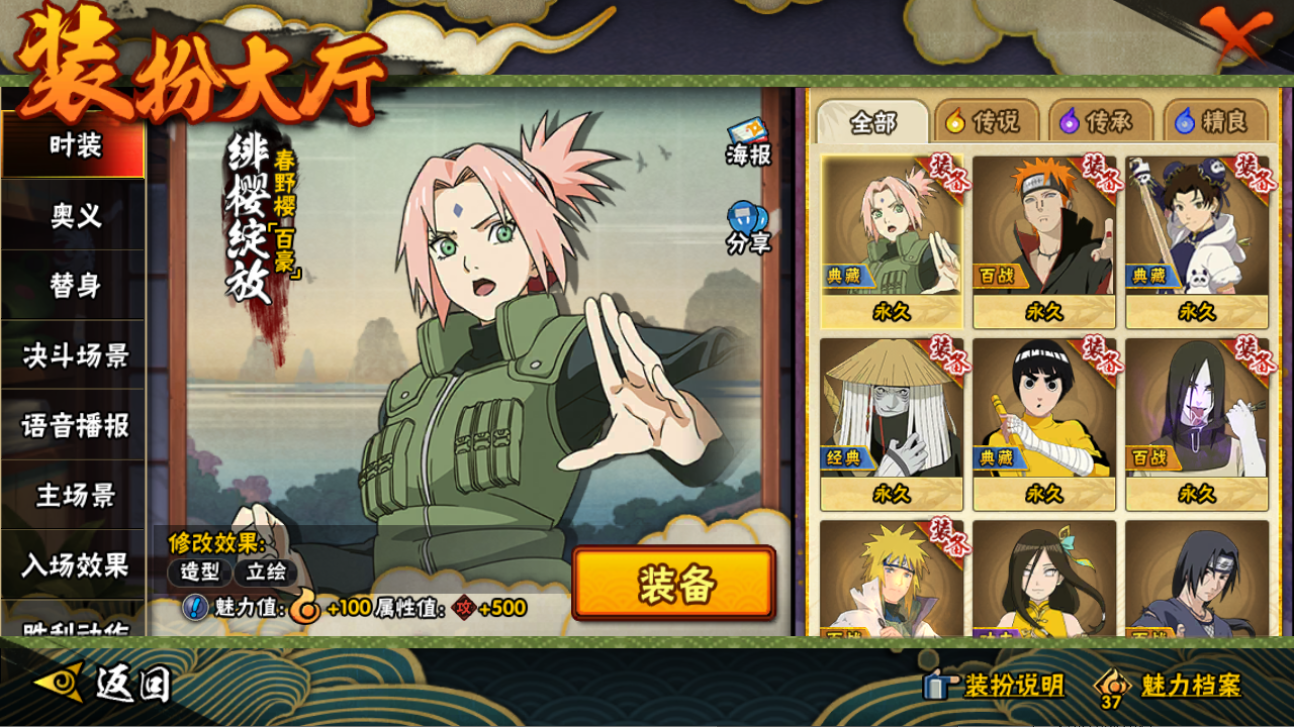Go back with the 返回 button

(105, 684)
